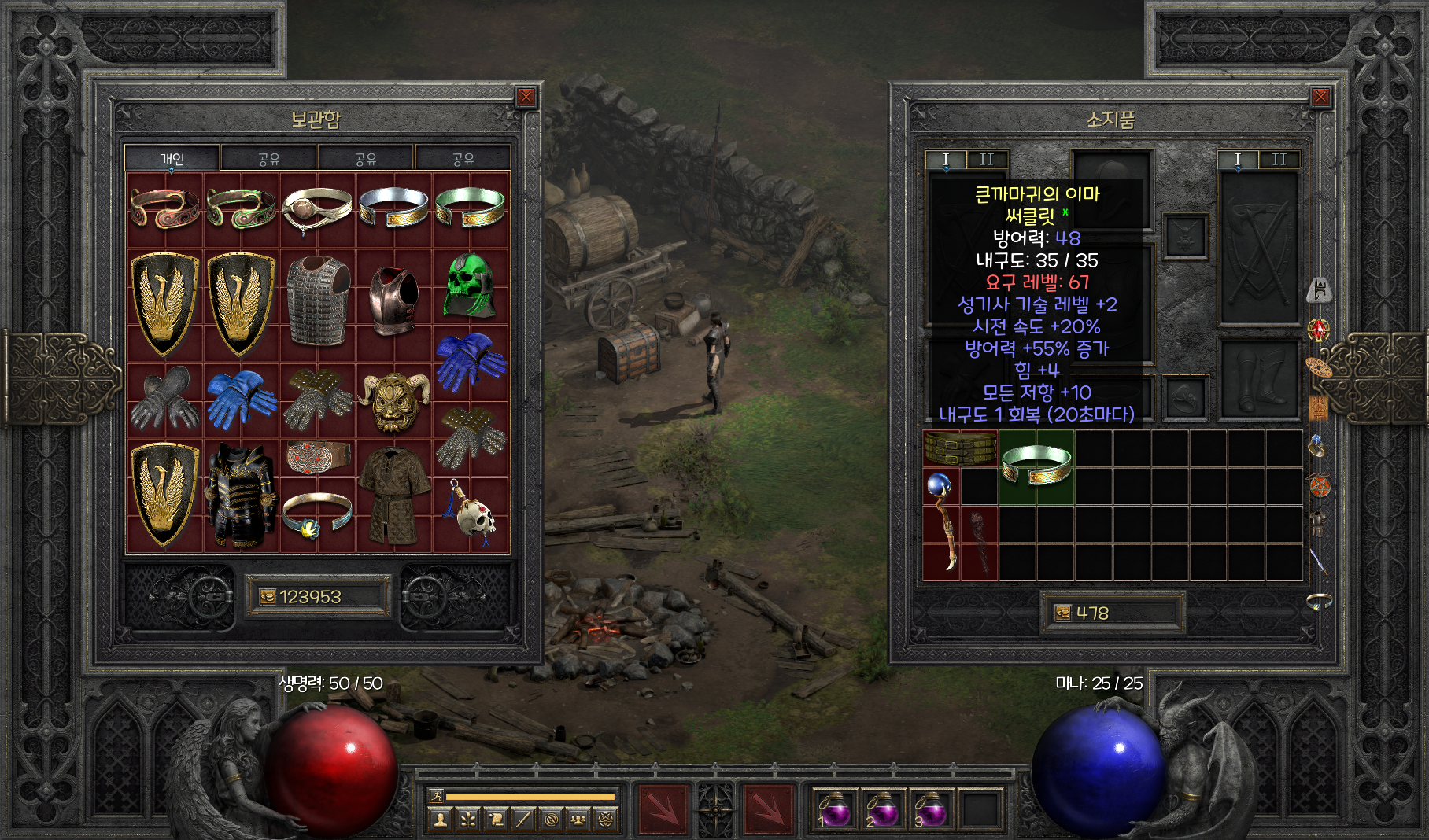This screenshot has width=1429, height=840.
Task: Toggle the run/walk icon
Action: 436,797
